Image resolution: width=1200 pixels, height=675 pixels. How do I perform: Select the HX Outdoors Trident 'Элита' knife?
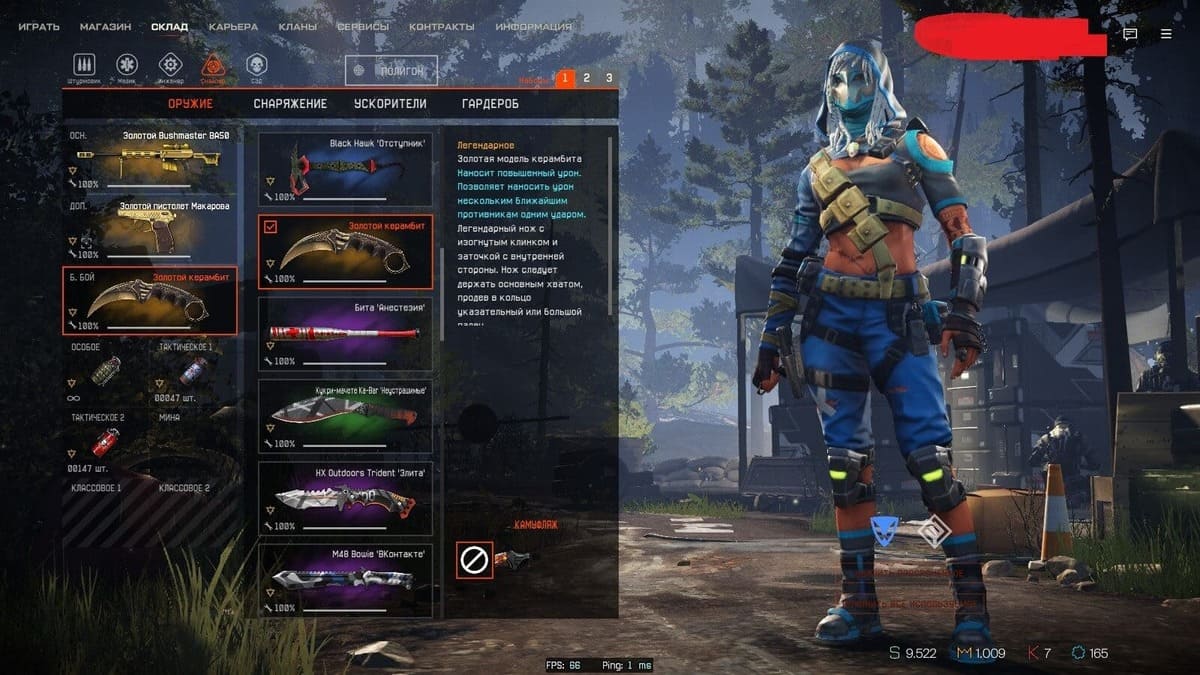pos(346,496)
